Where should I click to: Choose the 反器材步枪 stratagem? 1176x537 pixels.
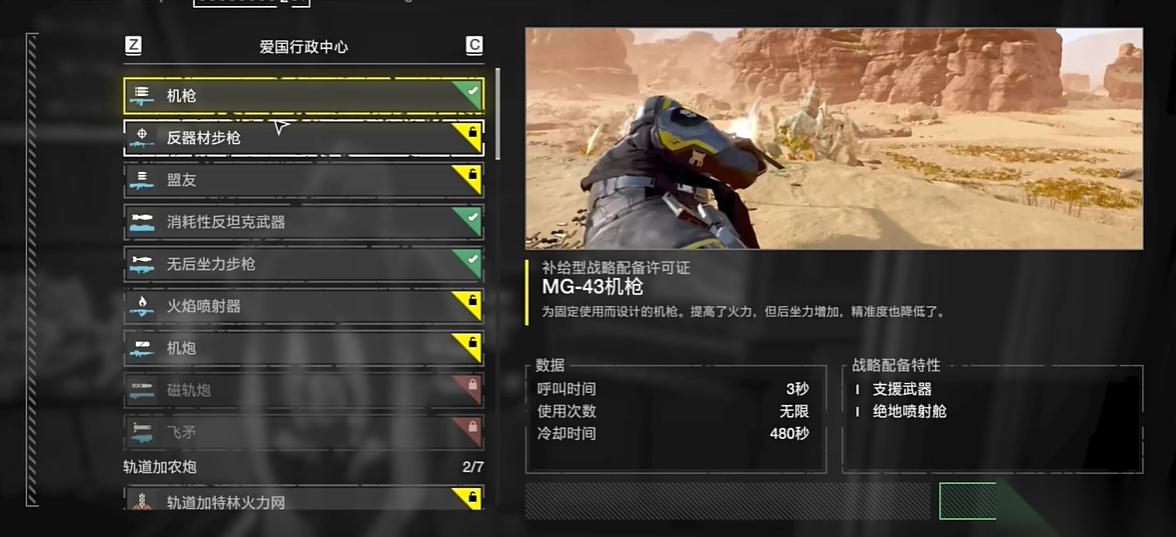(x=303, y=138)
